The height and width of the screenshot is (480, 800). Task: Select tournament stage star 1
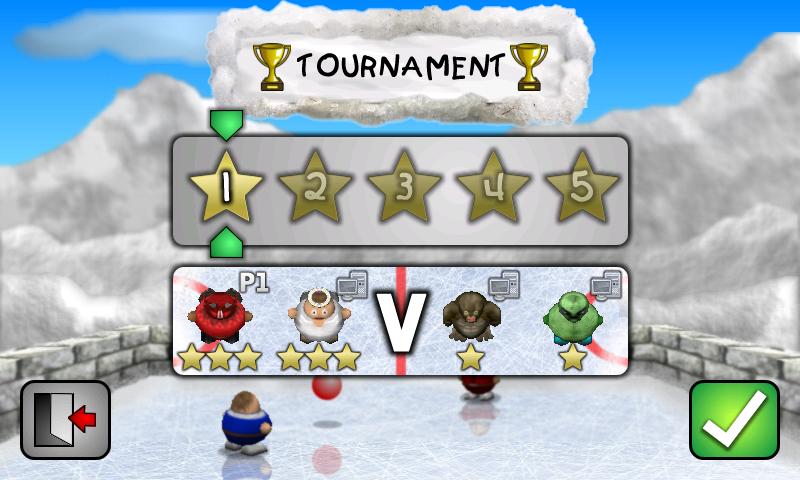(x=226, y=187)
